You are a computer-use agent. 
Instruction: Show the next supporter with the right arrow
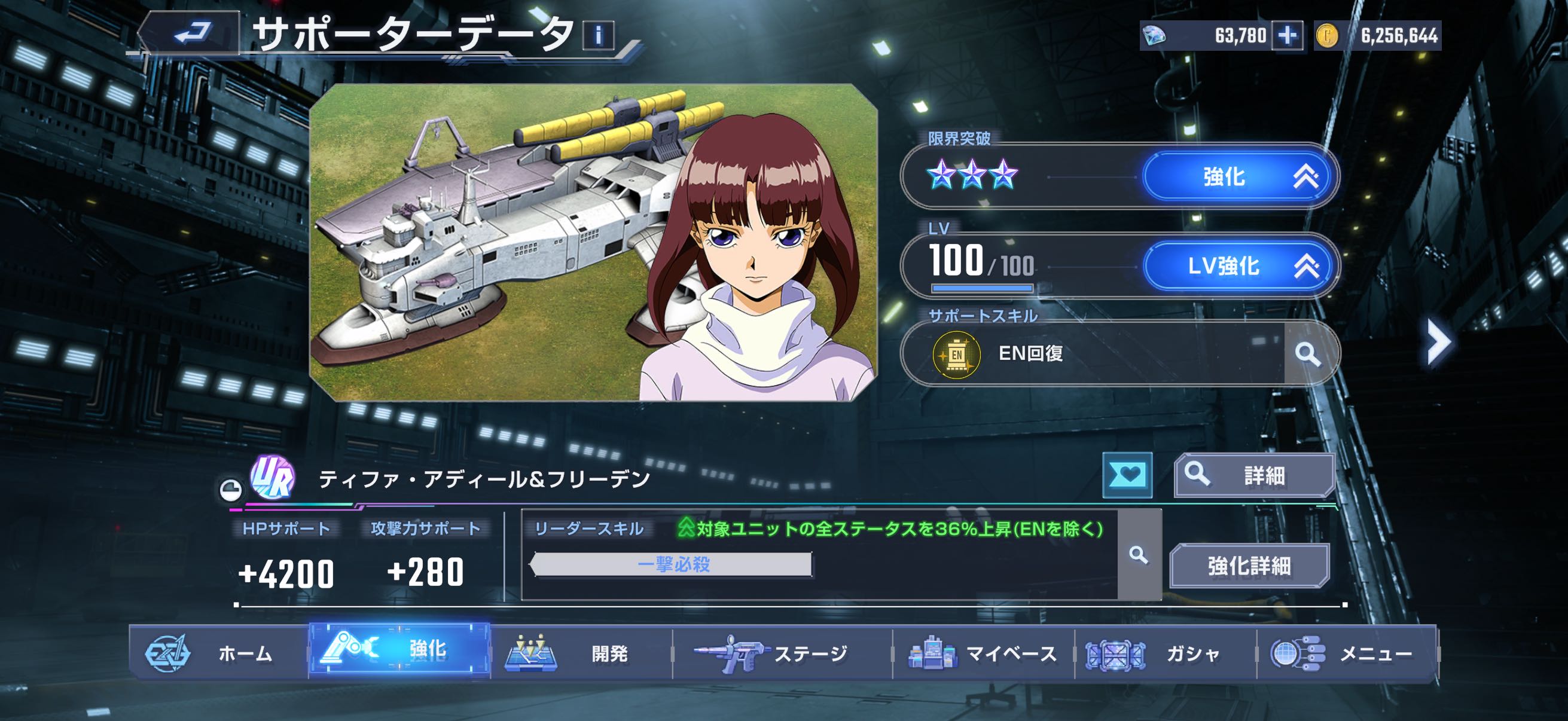(1438, 341)
